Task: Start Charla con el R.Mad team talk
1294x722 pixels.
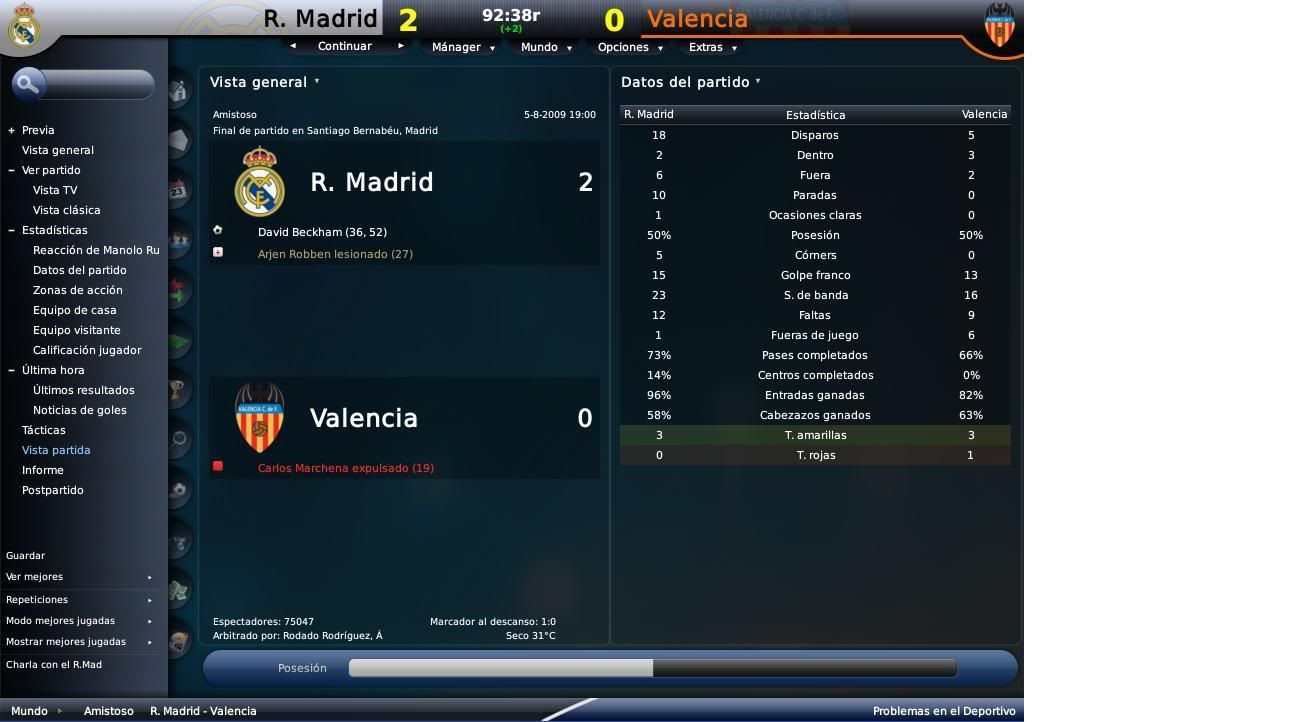Action: [x=54, y=664]
